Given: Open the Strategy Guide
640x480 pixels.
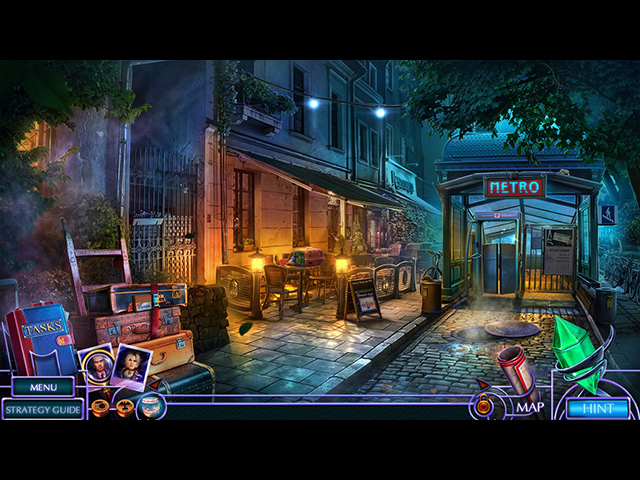Looking at the screenshot, I should coord(43,408).
